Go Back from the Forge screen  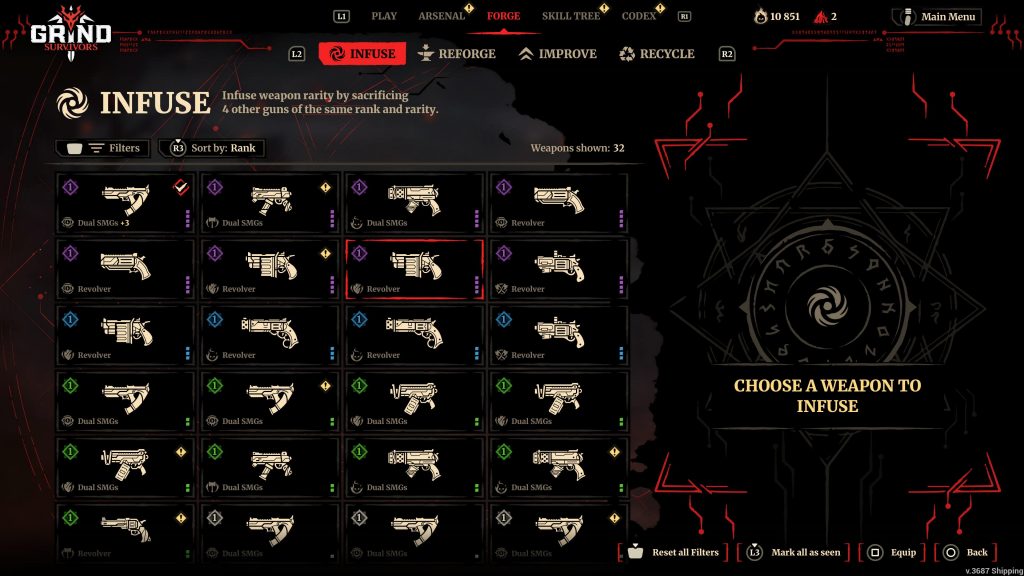pyautogui.click(x=967, y=552)
